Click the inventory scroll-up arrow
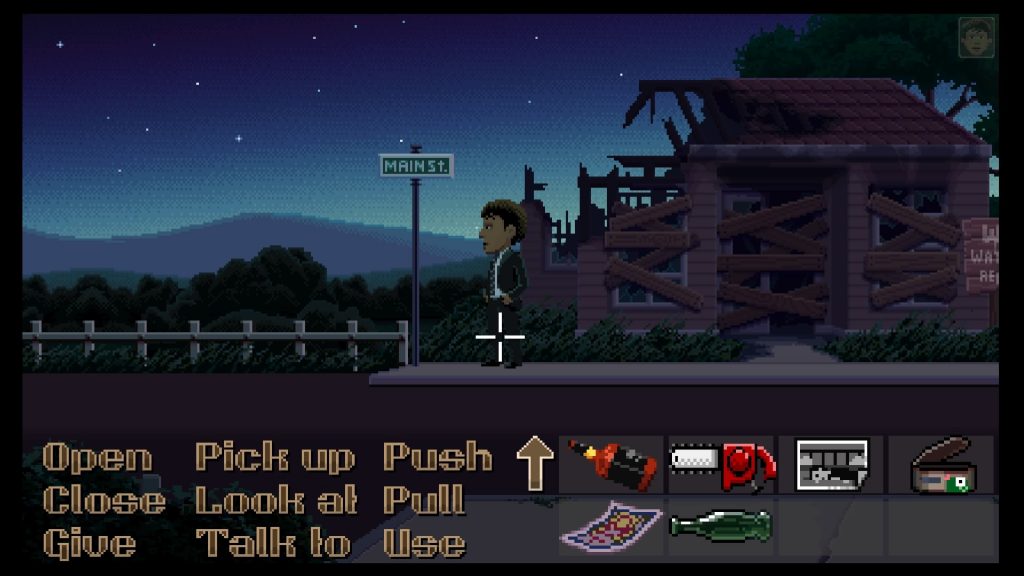 point(534,464)
